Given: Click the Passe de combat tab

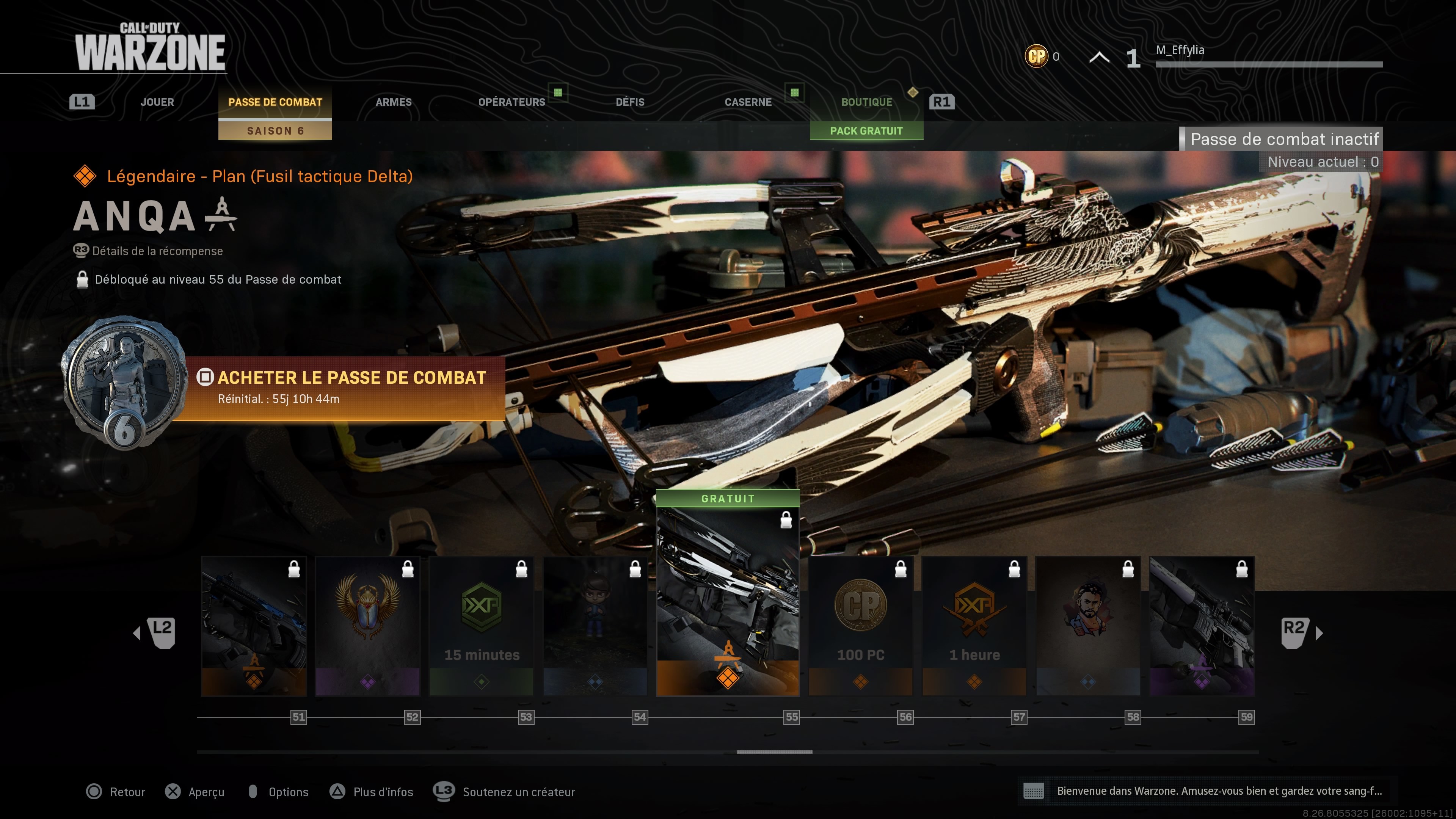Looking at the screenshot, I should pos(275,102).
